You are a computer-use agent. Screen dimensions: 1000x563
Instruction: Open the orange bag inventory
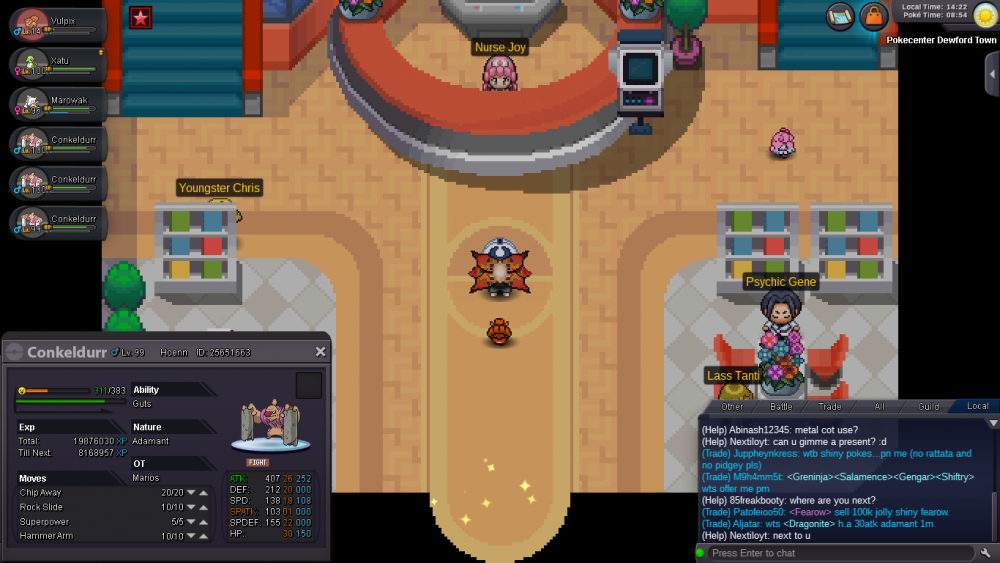click(873, 16)
